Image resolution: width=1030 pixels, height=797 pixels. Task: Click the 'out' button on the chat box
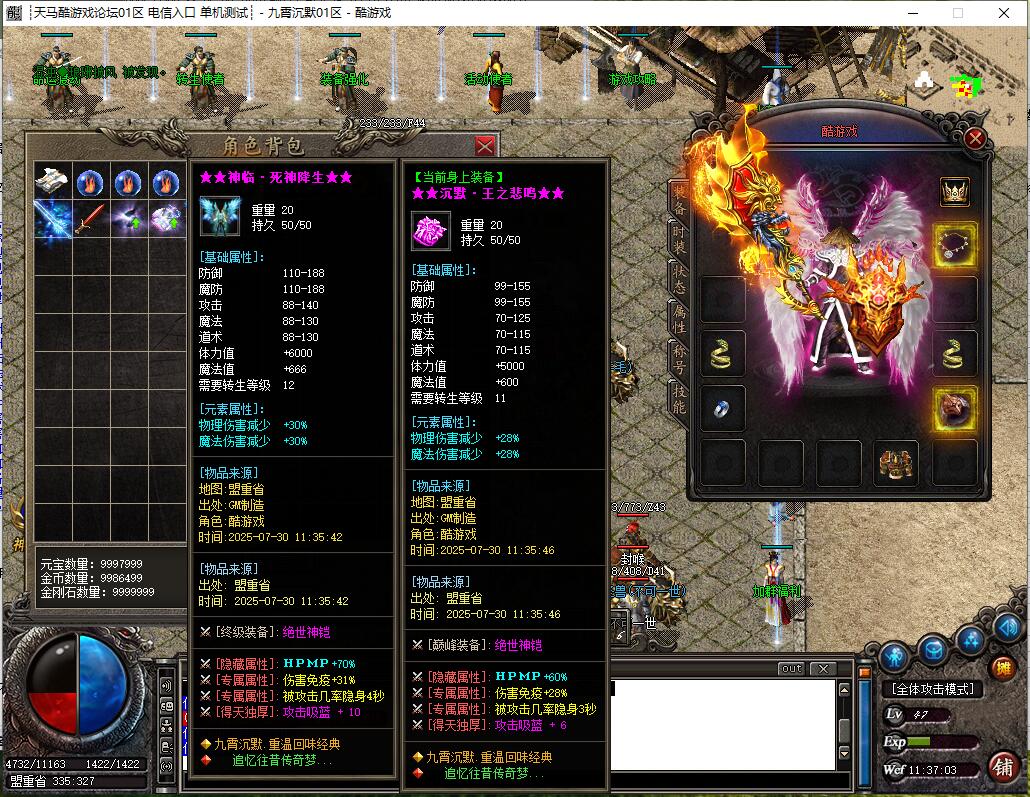pos(790,668)
